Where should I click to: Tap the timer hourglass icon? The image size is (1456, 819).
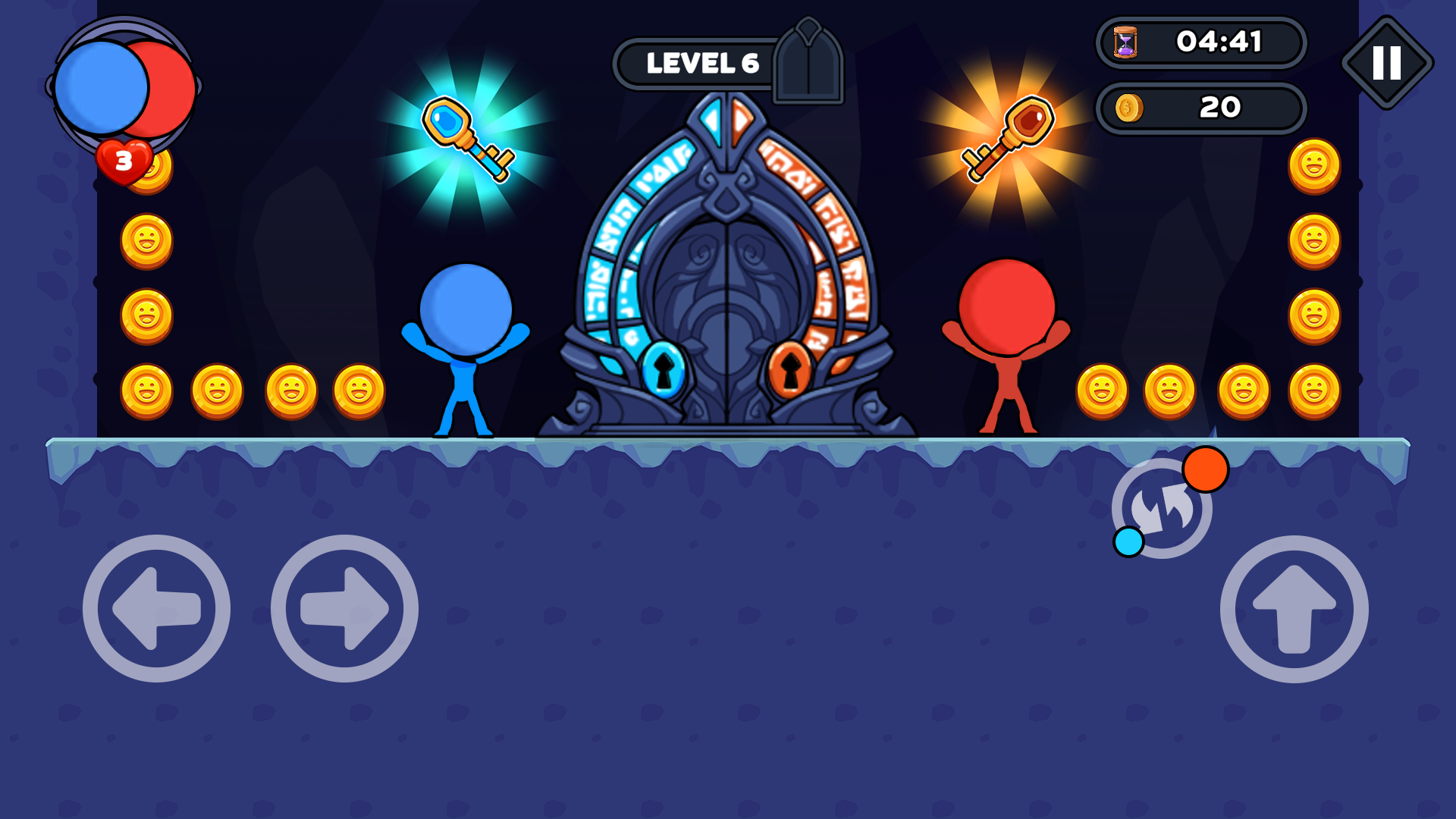click(x=1127, y=43)
